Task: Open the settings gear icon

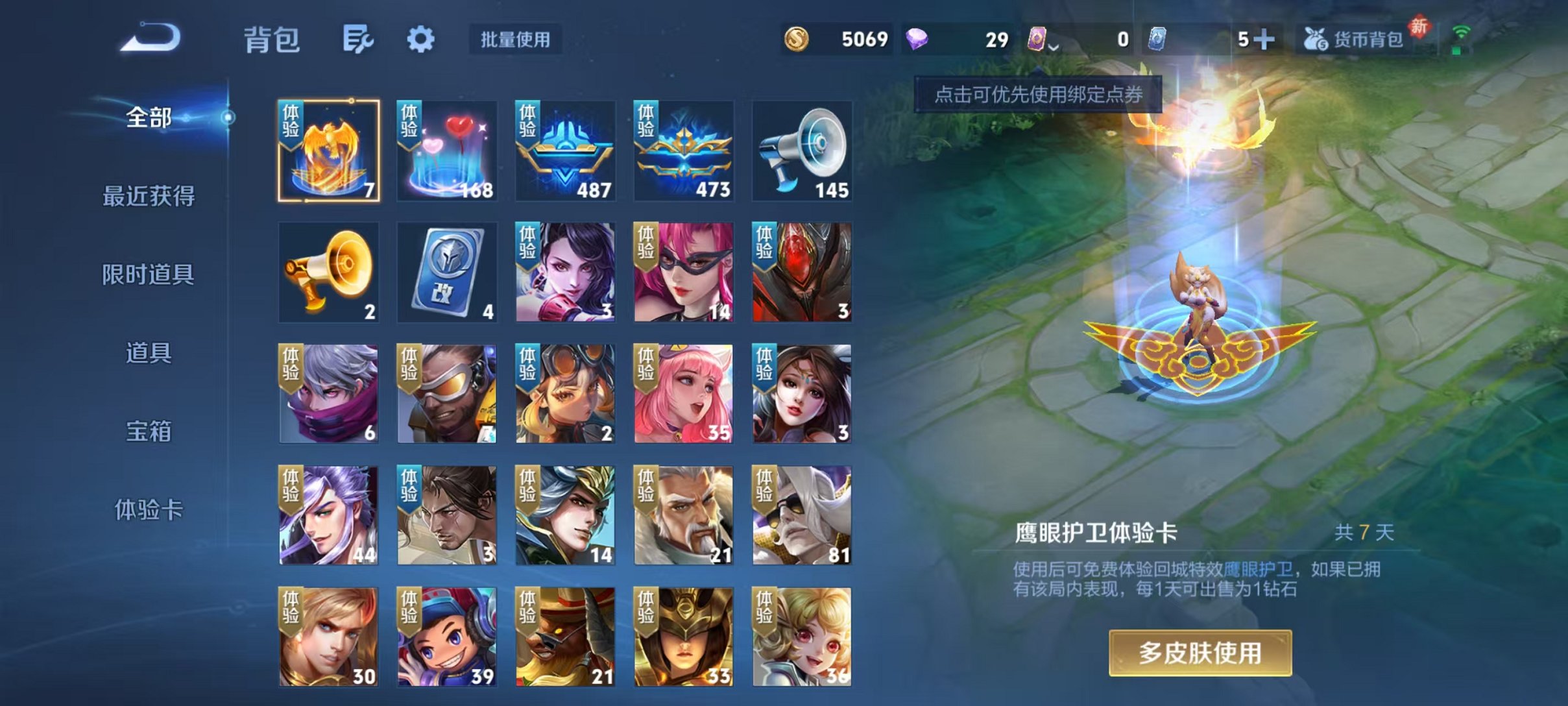Action: click(x=422, y=39)
